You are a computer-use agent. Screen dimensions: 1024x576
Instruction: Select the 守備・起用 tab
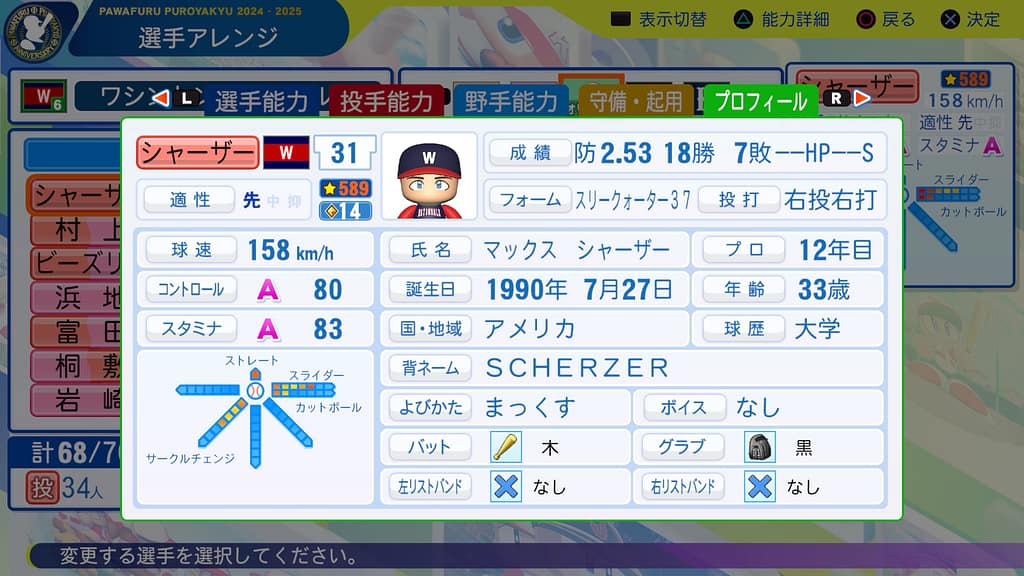(636, 101)
